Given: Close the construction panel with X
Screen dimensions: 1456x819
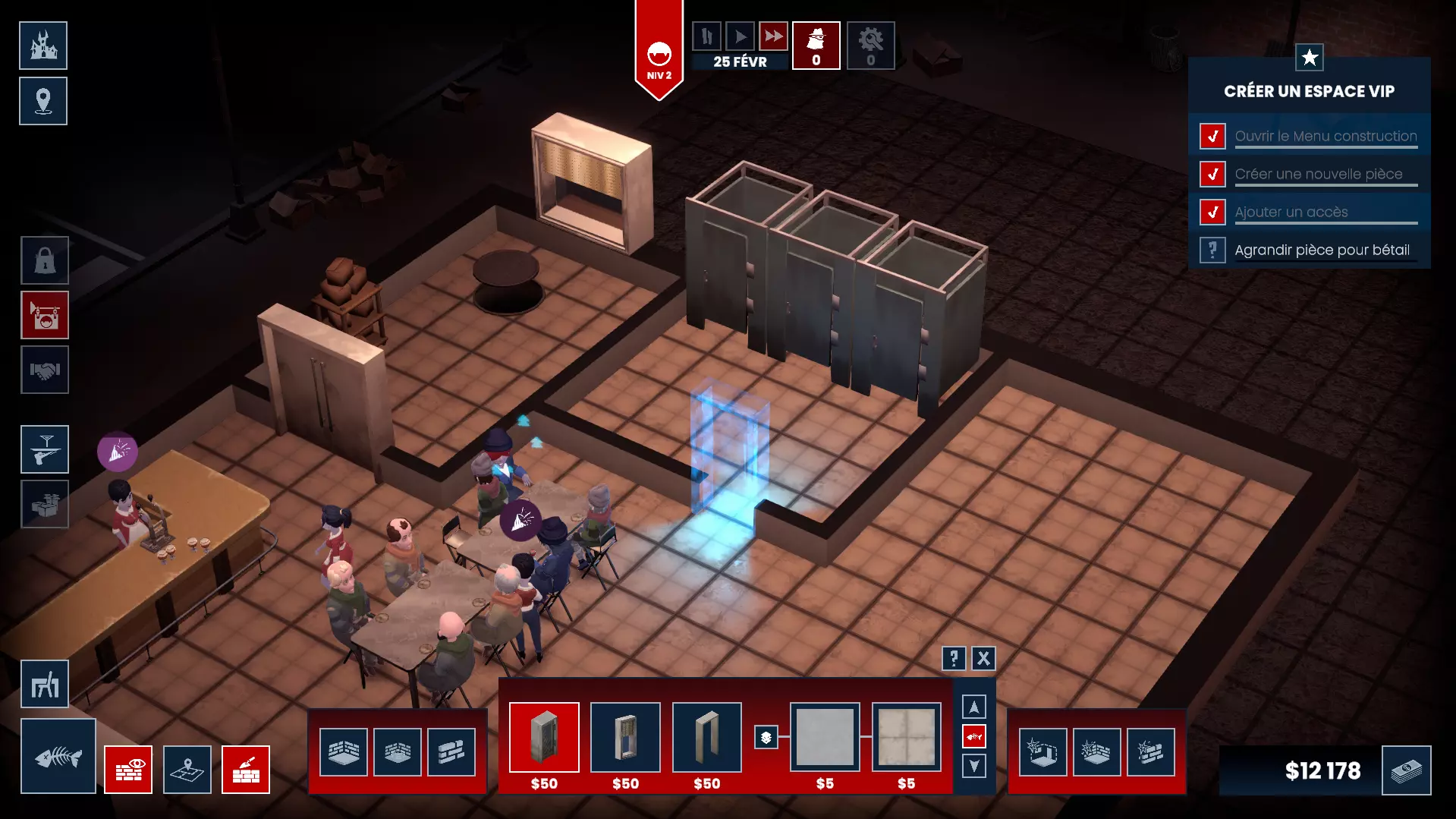Looking at the screenshot, I should click(x=983, y=658).
